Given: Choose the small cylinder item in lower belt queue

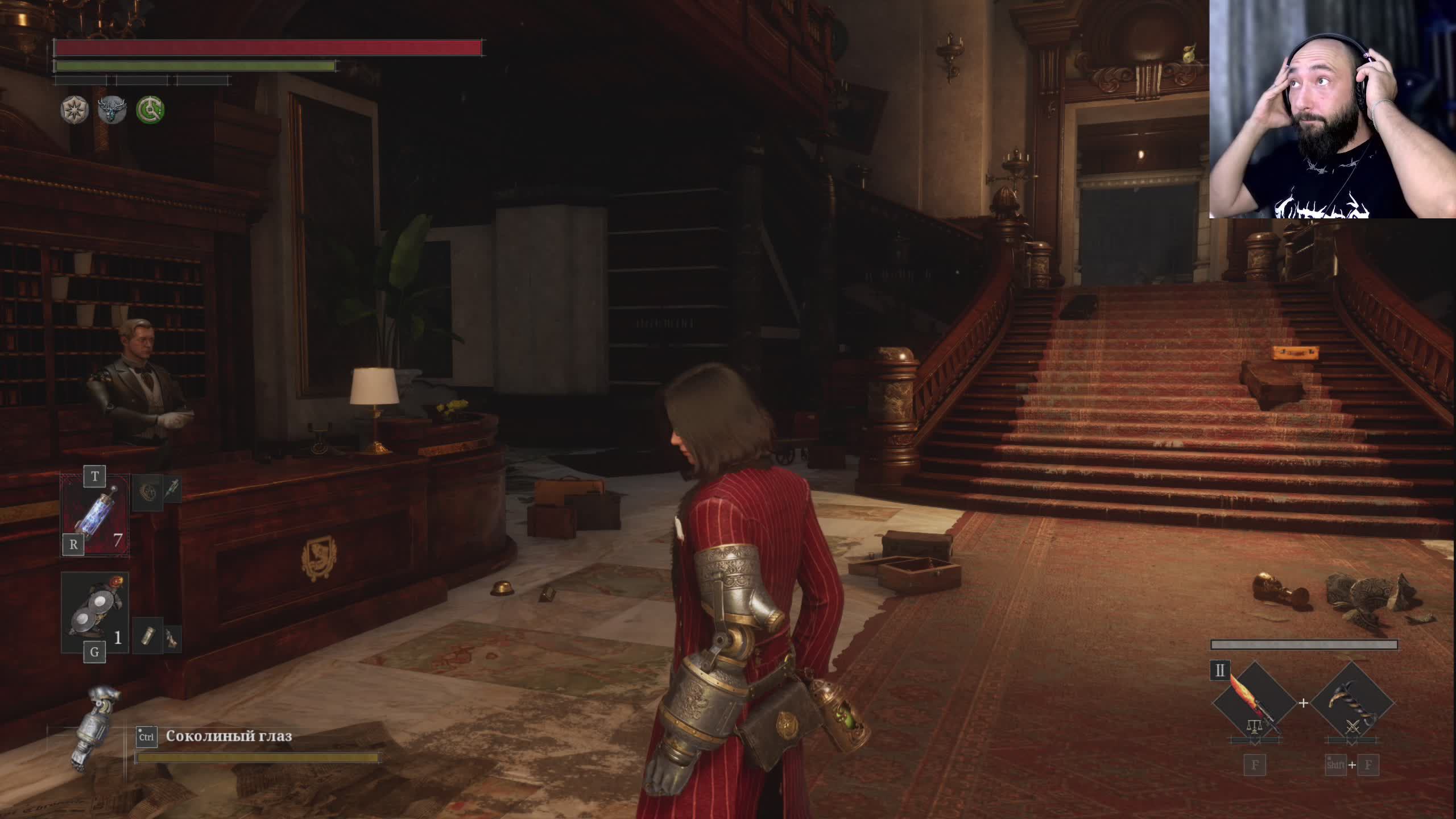Looking at the screenshot, I should coord(147,636).
